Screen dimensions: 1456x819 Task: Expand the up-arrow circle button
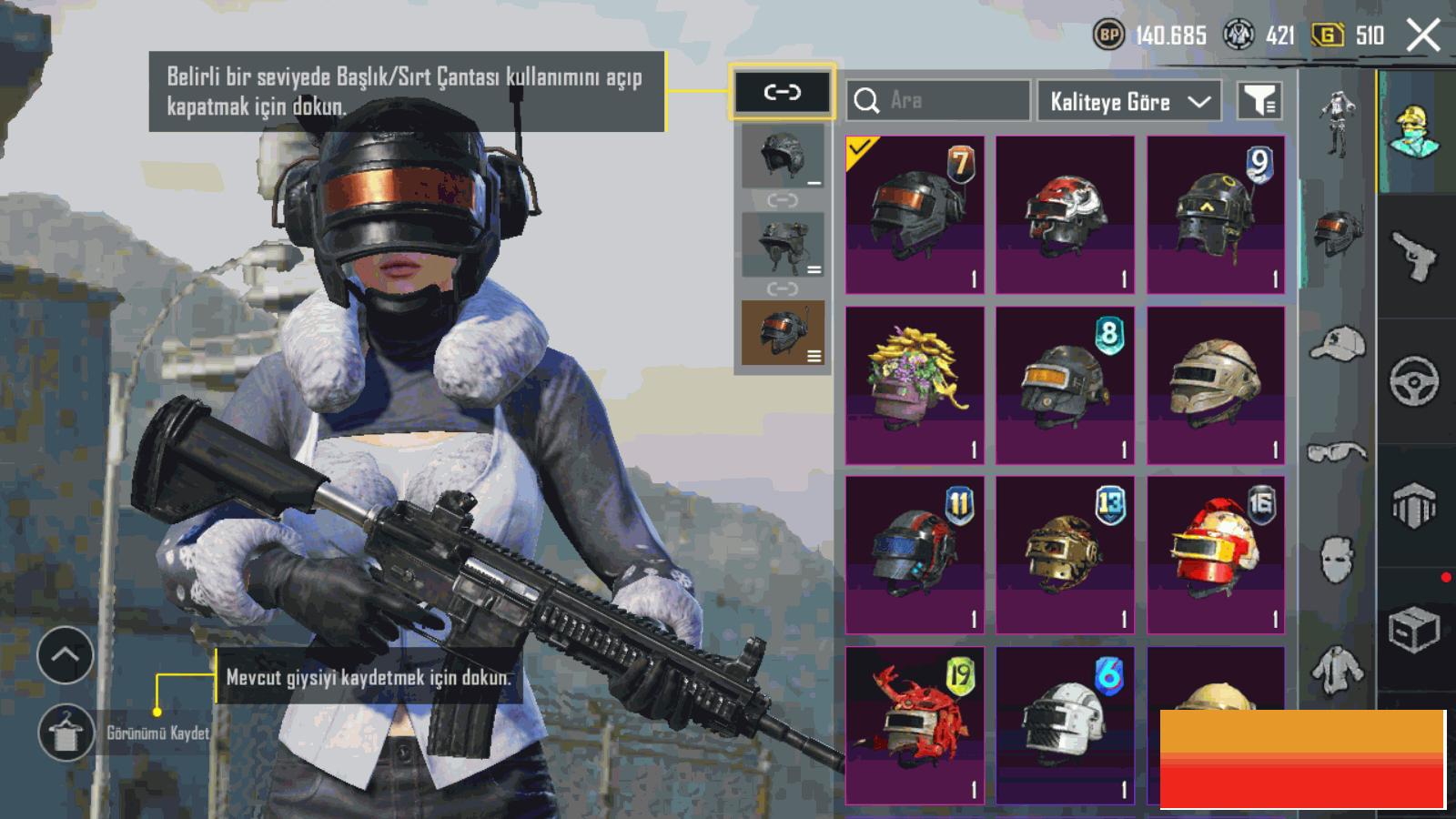coord(65,655)
